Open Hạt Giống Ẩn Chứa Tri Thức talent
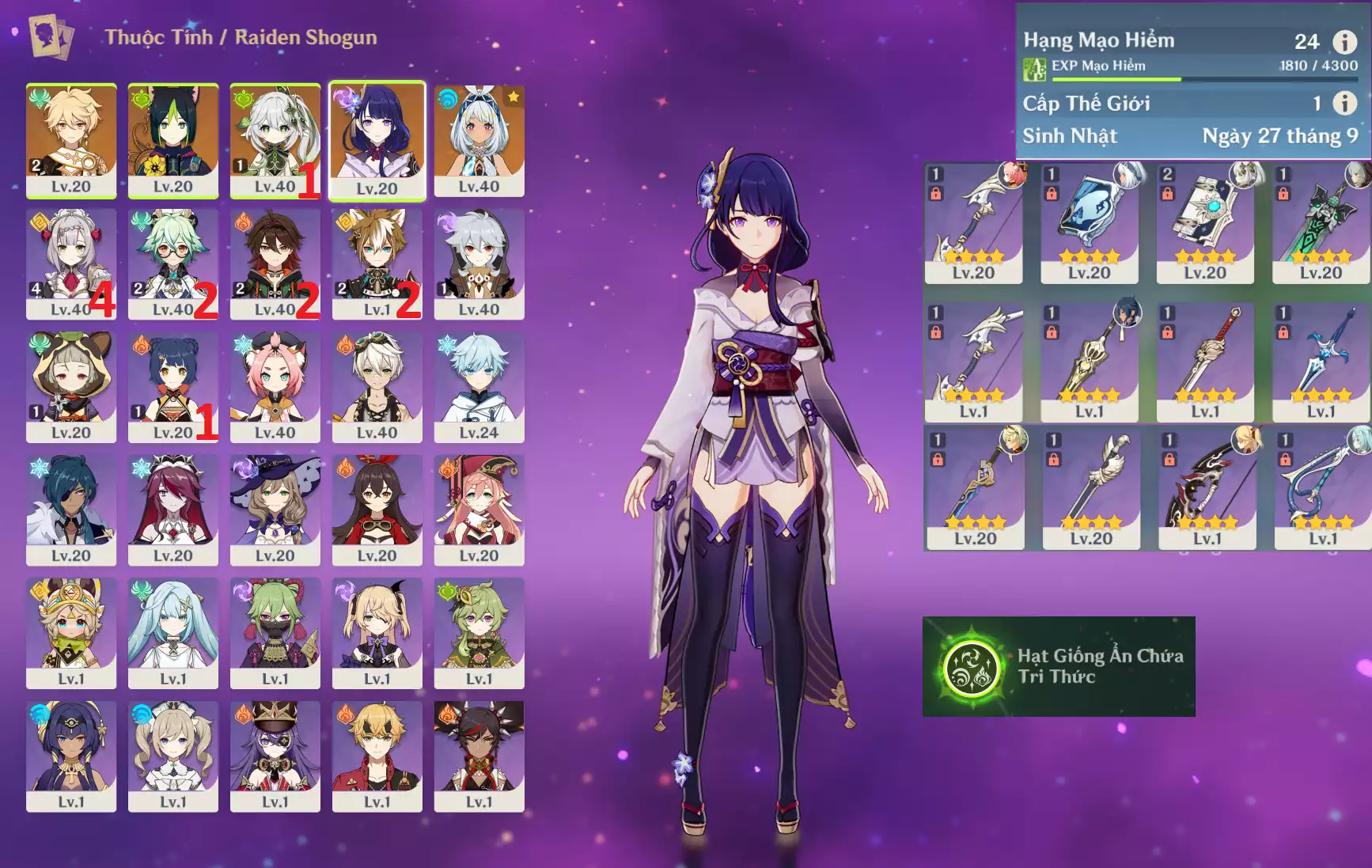1372x868 pixels. [x=1059, y=666]
